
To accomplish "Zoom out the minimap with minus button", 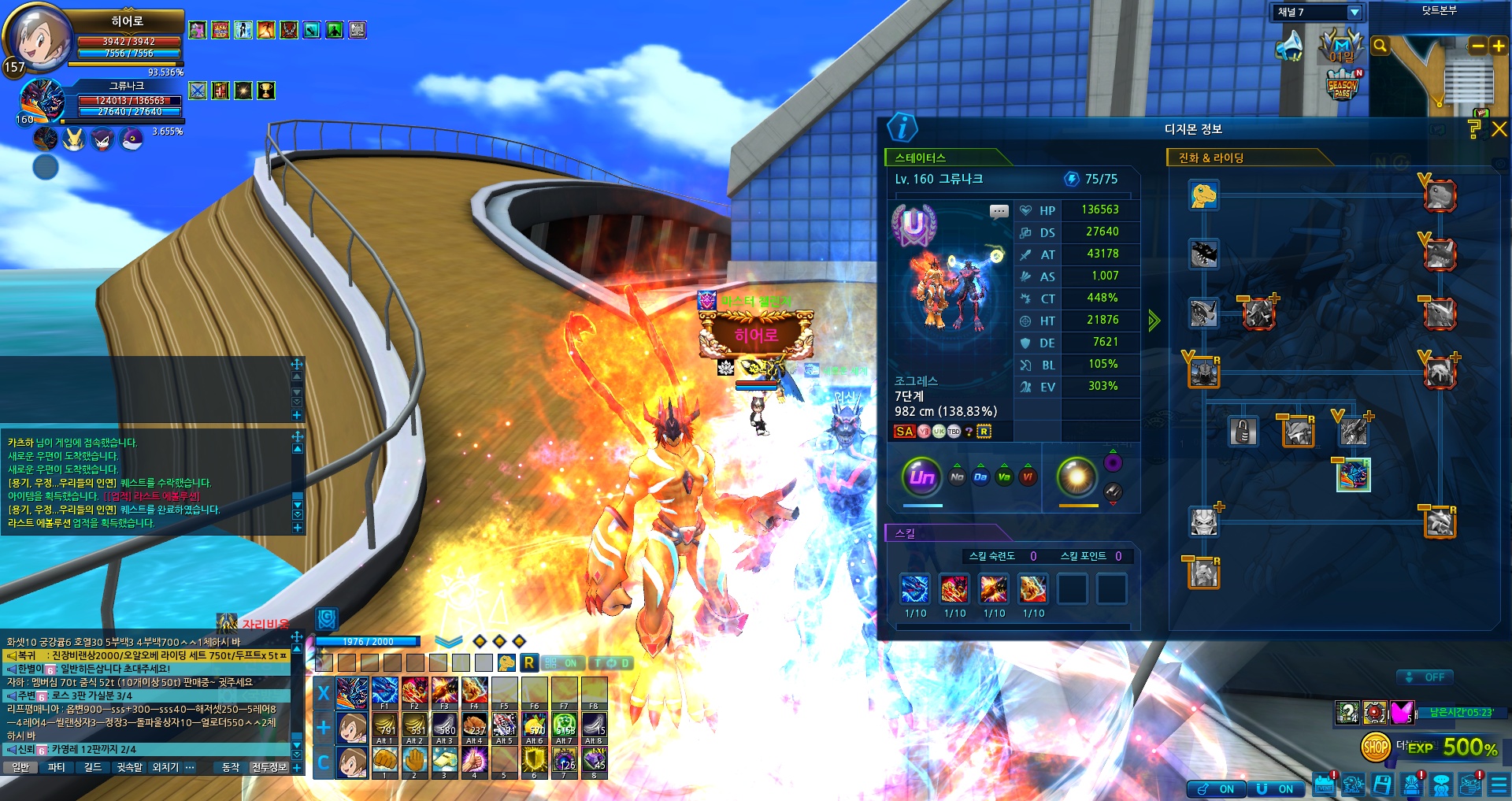I will click(1478, 46).
